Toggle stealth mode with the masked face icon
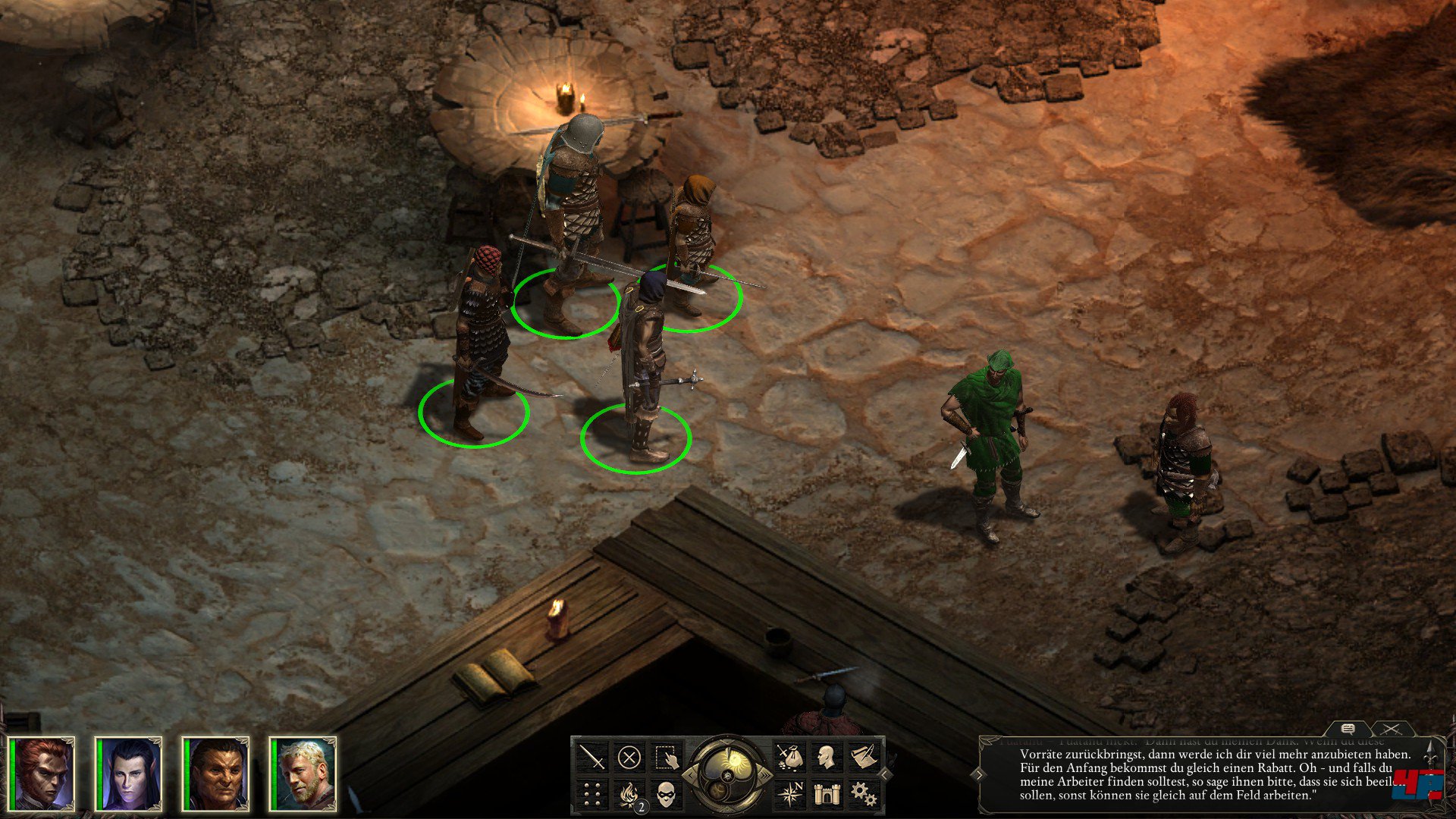This screenshot has height=819, width=1456. 666,794
